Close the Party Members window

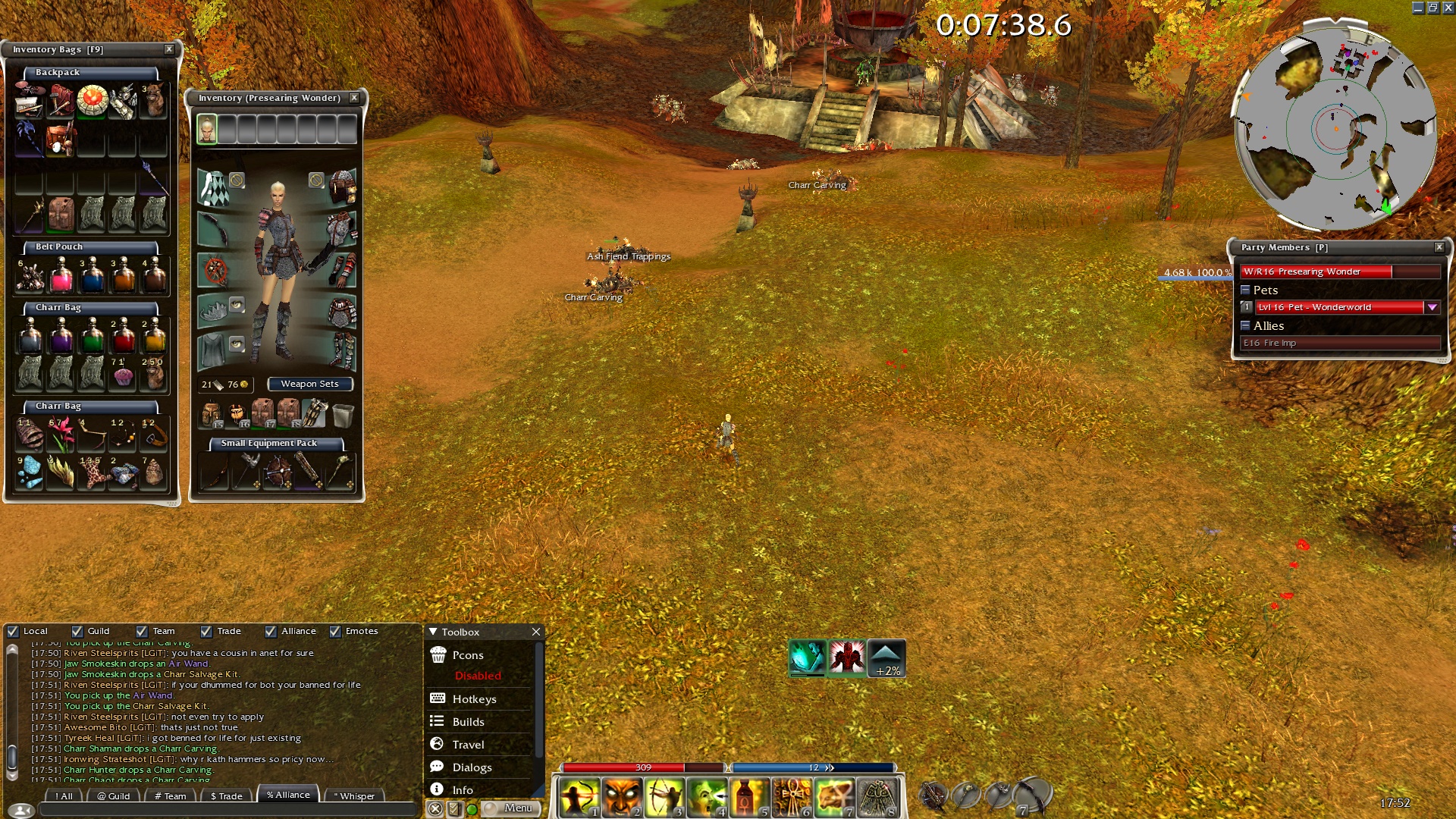coord(1439,247)
